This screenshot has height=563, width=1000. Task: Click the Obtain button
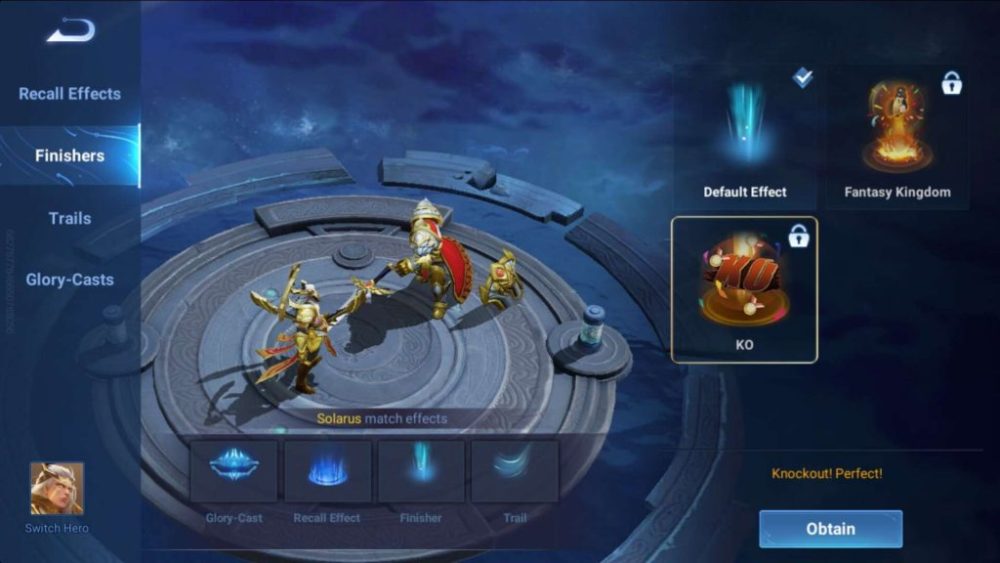pyautogui.click(x=830, y=529)
